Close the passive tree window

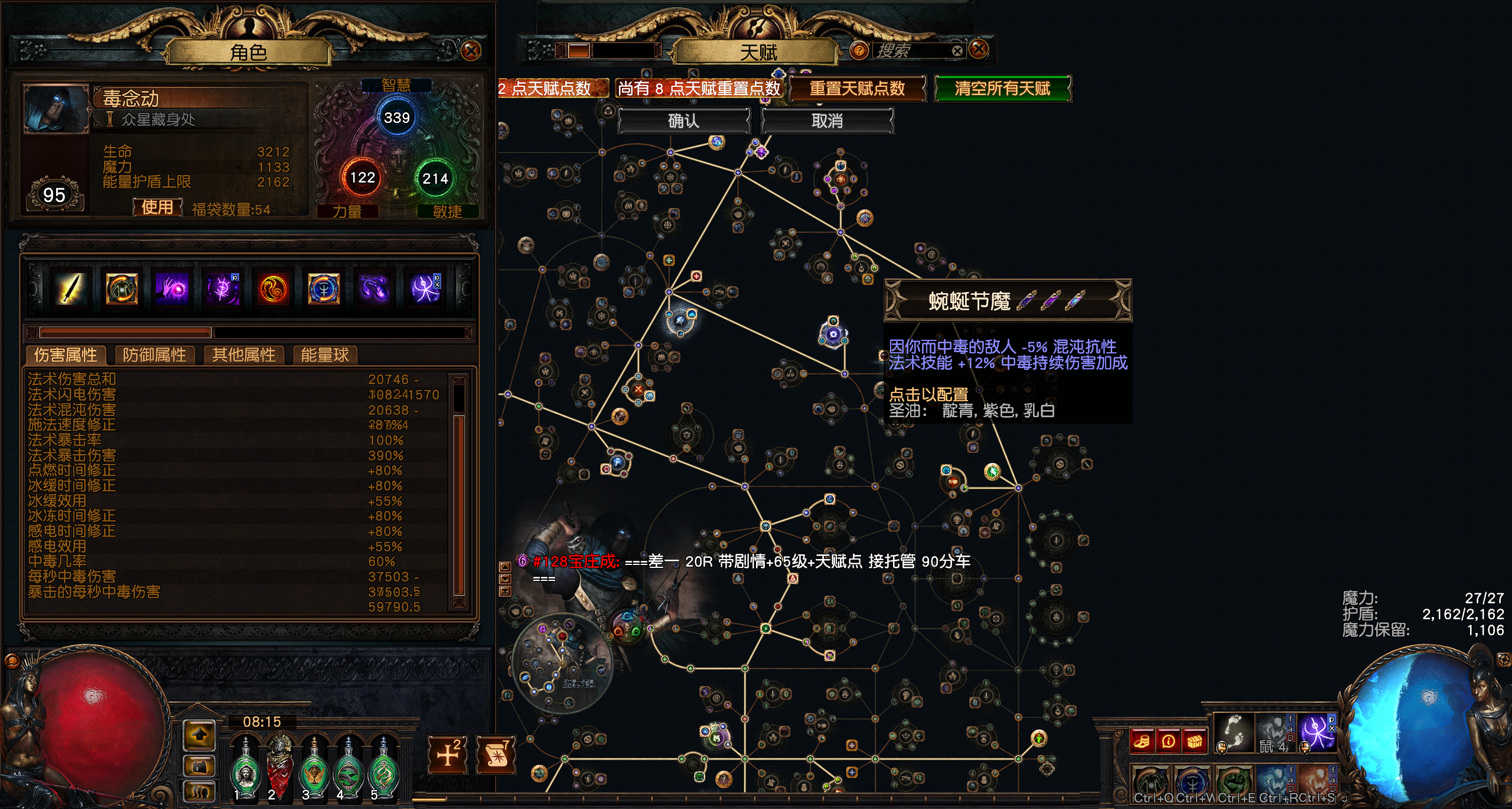coord(979,50)
